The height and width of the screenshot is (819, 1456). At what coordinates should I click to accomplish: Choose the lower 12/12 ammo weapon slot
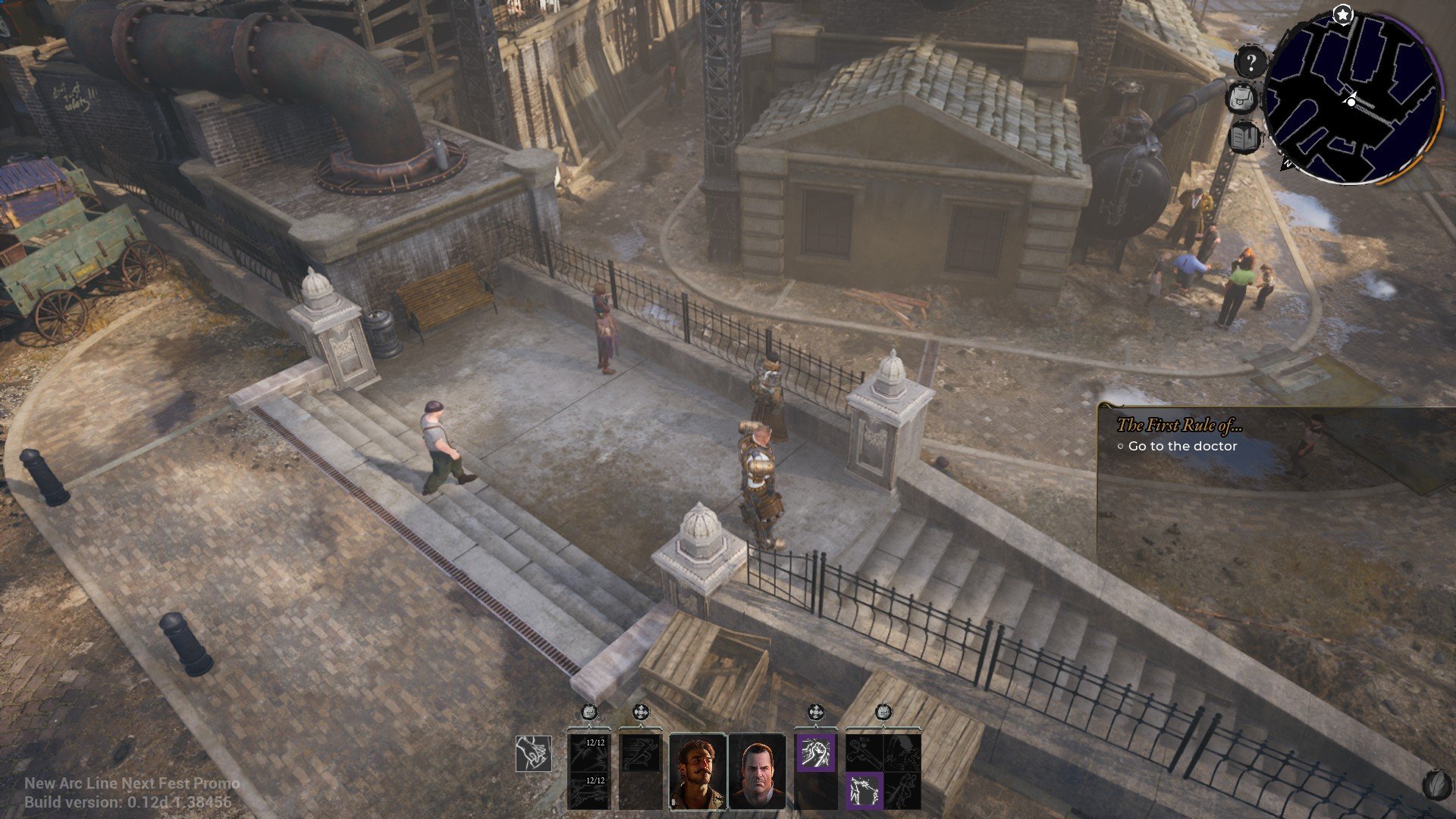click(x=588, y=789)
